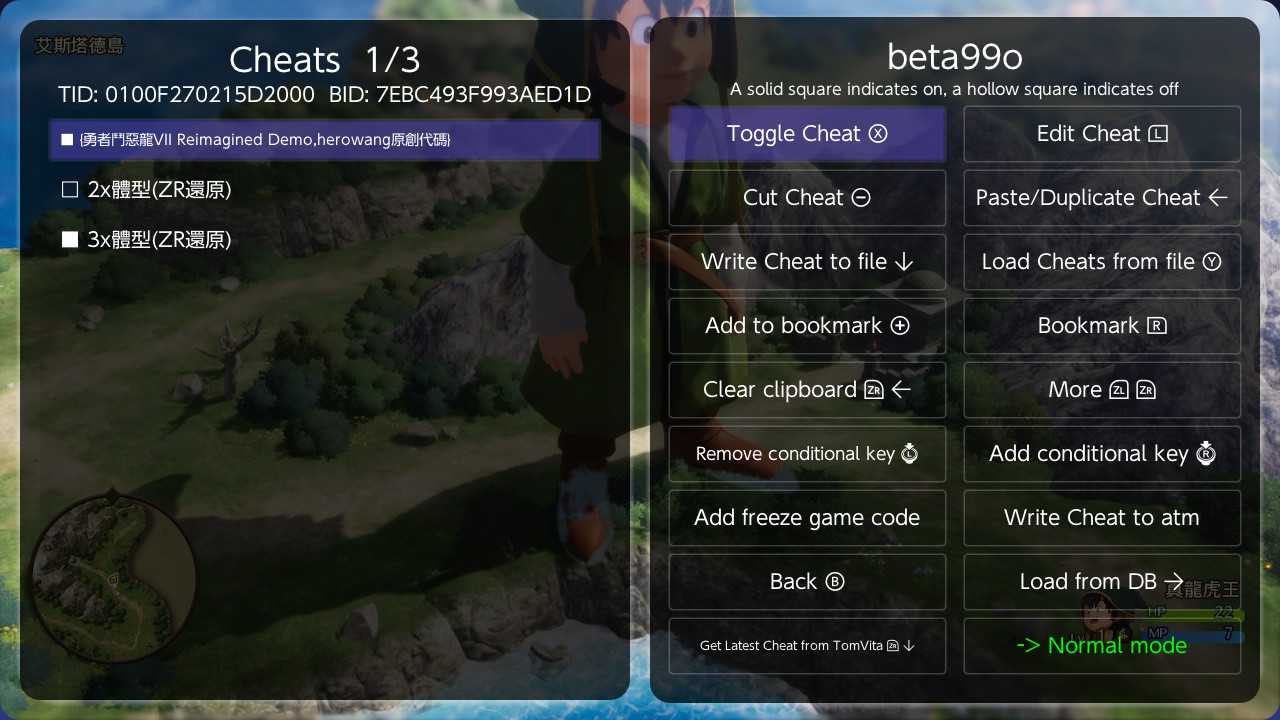Load Cheats from file
The image size is (1280, 720).
point(1101,262)
